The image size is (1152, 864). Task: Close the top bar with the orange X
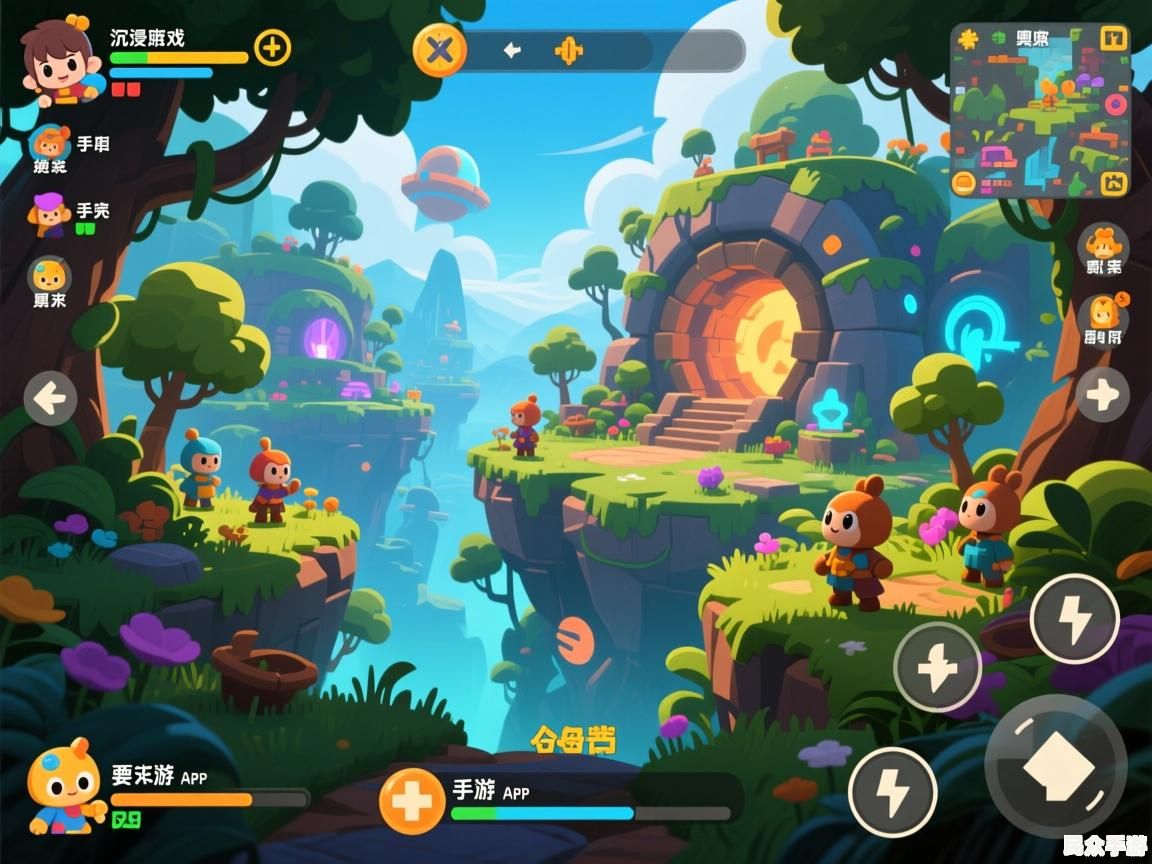(x=440, y=49)
